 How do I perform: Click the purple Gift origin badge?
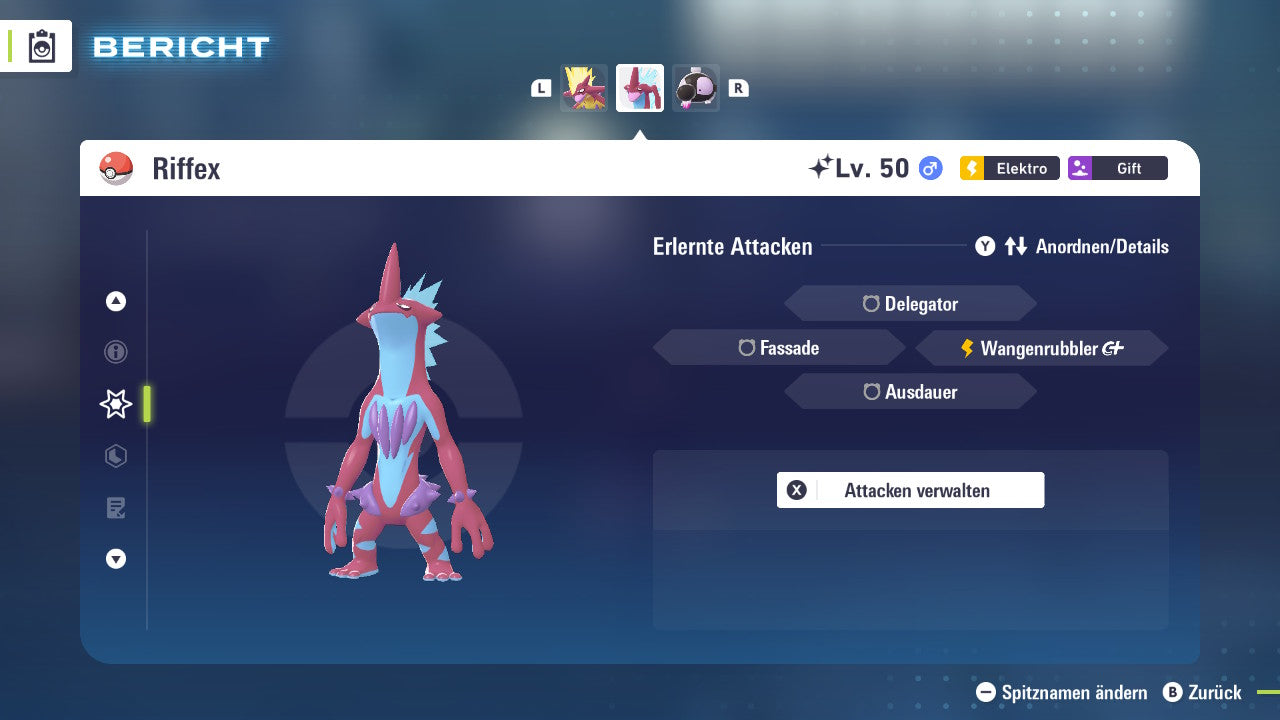[1117, 168]
